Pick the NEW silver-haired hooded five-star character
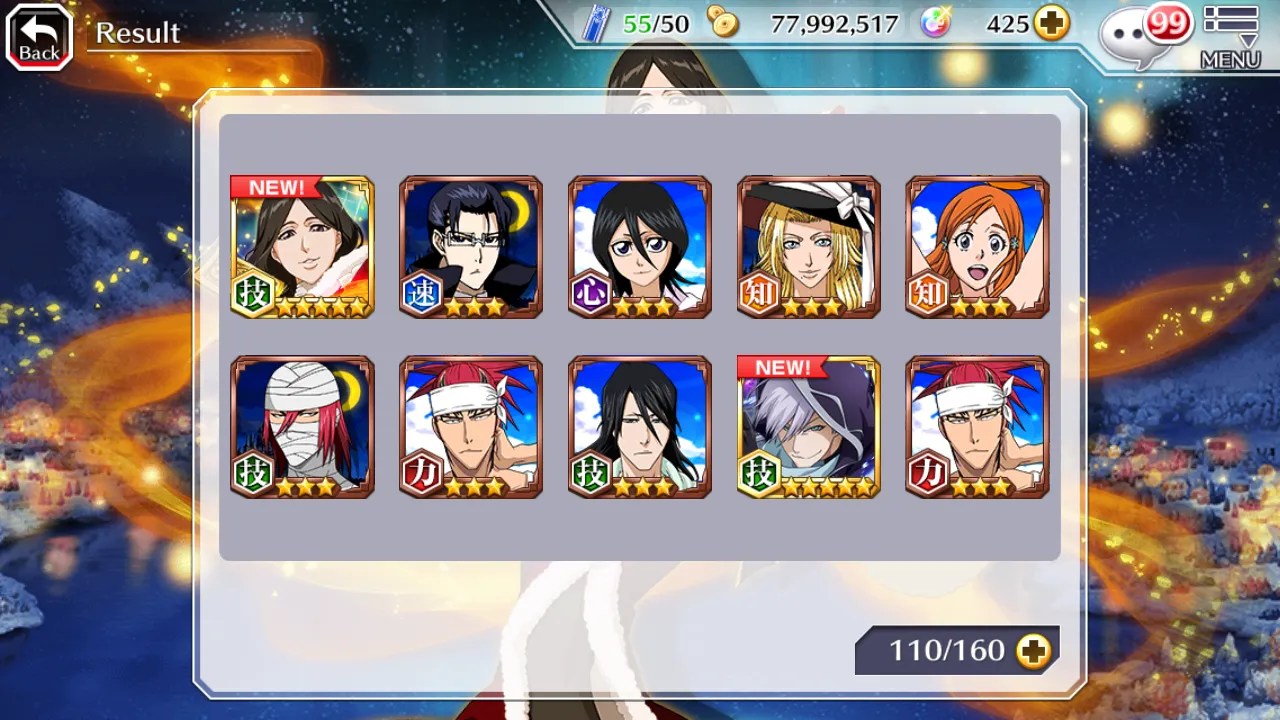The height and width of the screenshot is (720, 1280). (x=809, y=427)
